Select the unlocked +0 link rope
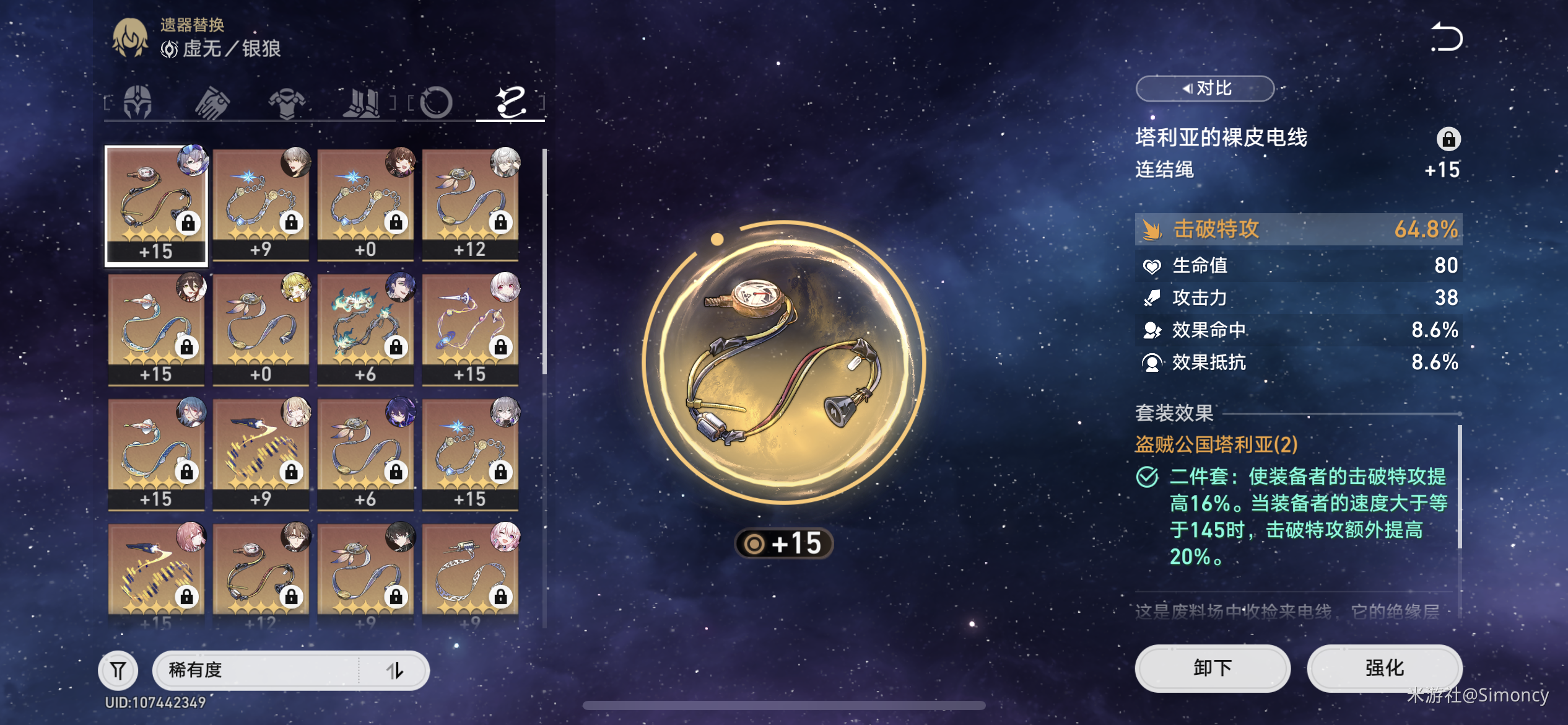This screenshot has height=725, width=1568. [x=261, y=330]
